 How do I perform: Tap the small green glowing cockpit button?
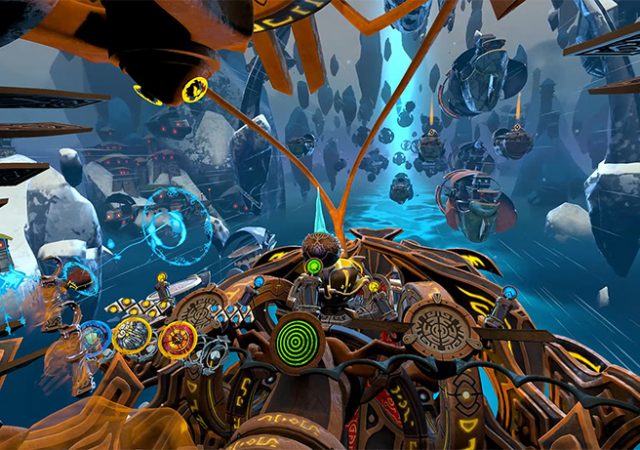(x=314, y=267)
